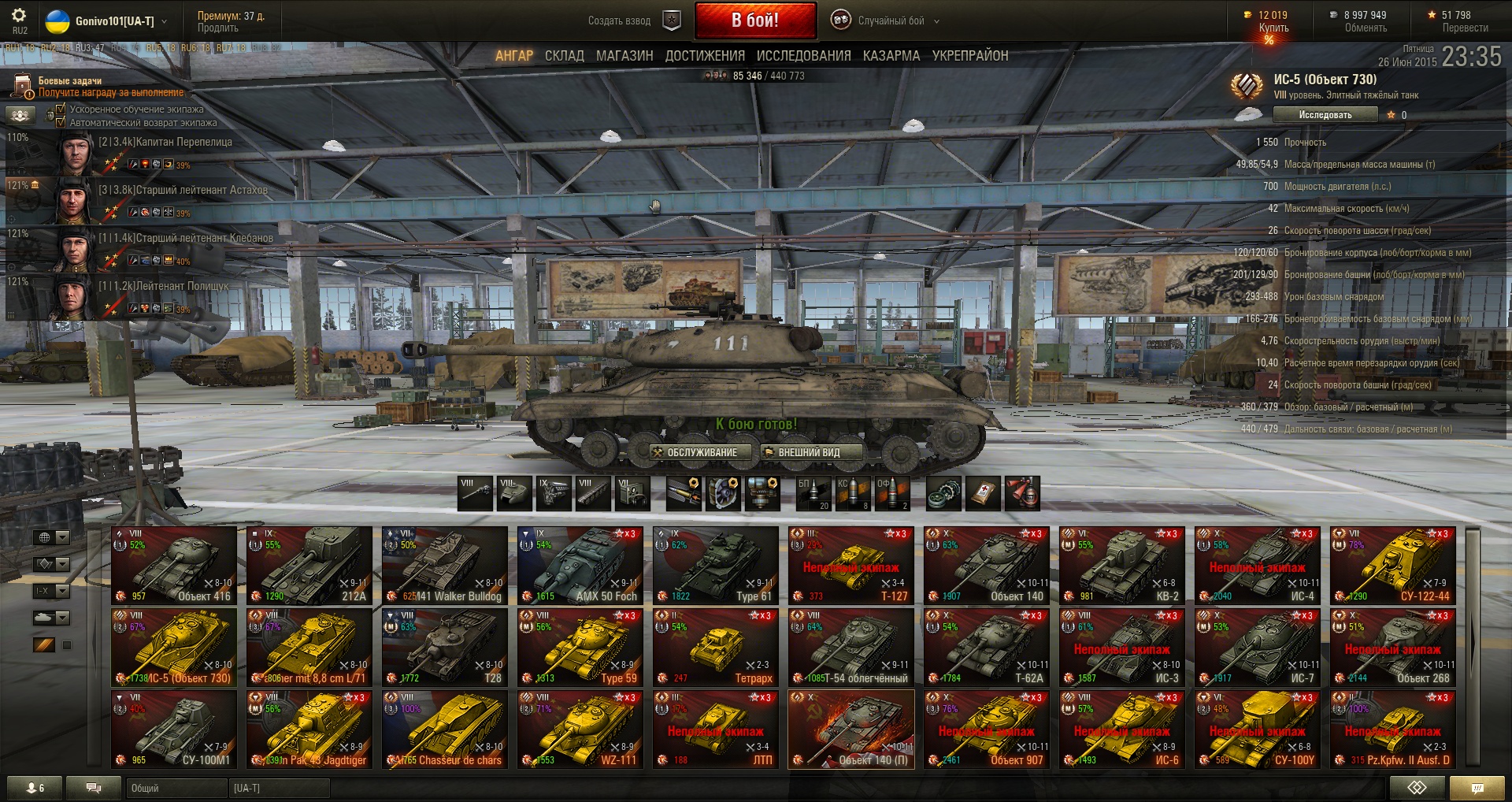Switch to the МАГАЗИН tab
Screen dimensions: 1512x802
click(x=624, y=56)
